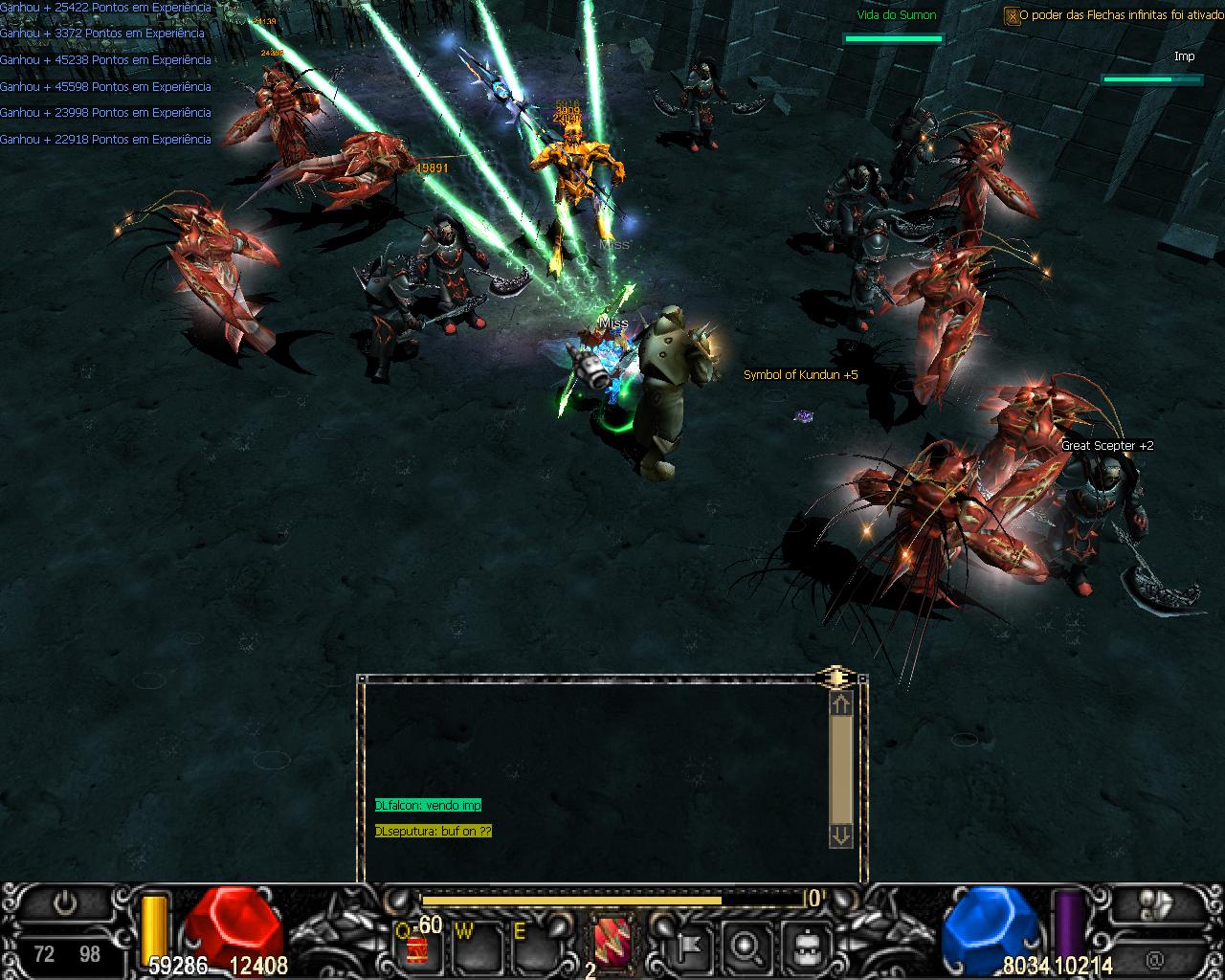Image resolution: width=1225 pixels, height=980 pixels.
Task: Open the friends icon at bottom right
Action: (1156, 904)
